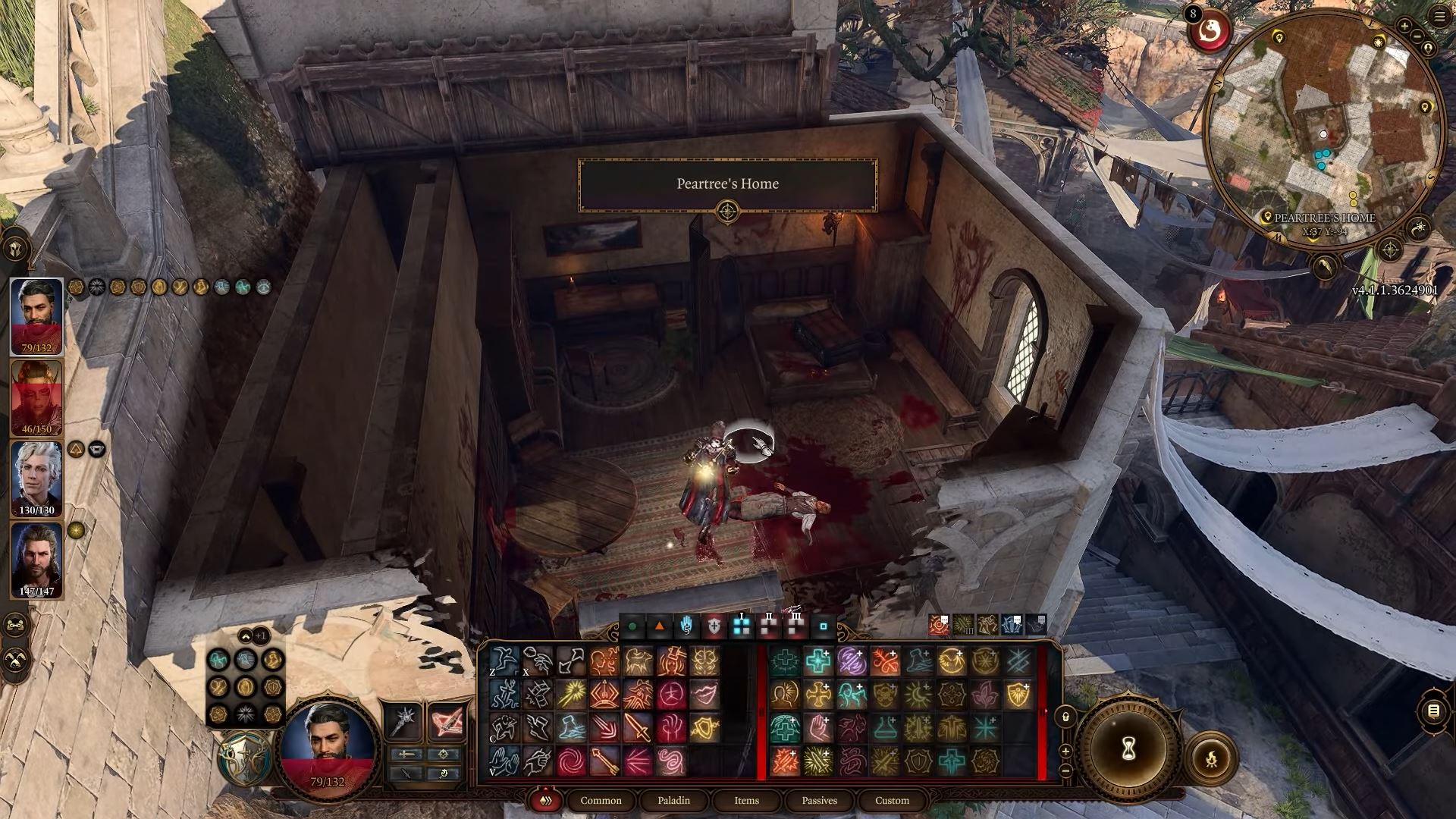Open the Paladin hotbar tab
1456x819 pixels.
[x=673, y=800]
